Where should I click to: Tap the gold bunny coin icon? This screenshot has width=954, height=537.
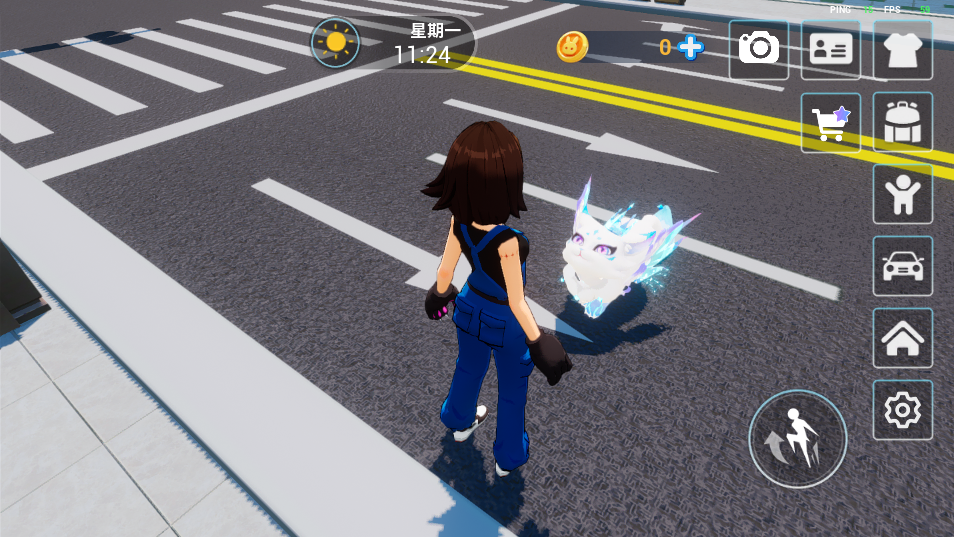point(572,47)
